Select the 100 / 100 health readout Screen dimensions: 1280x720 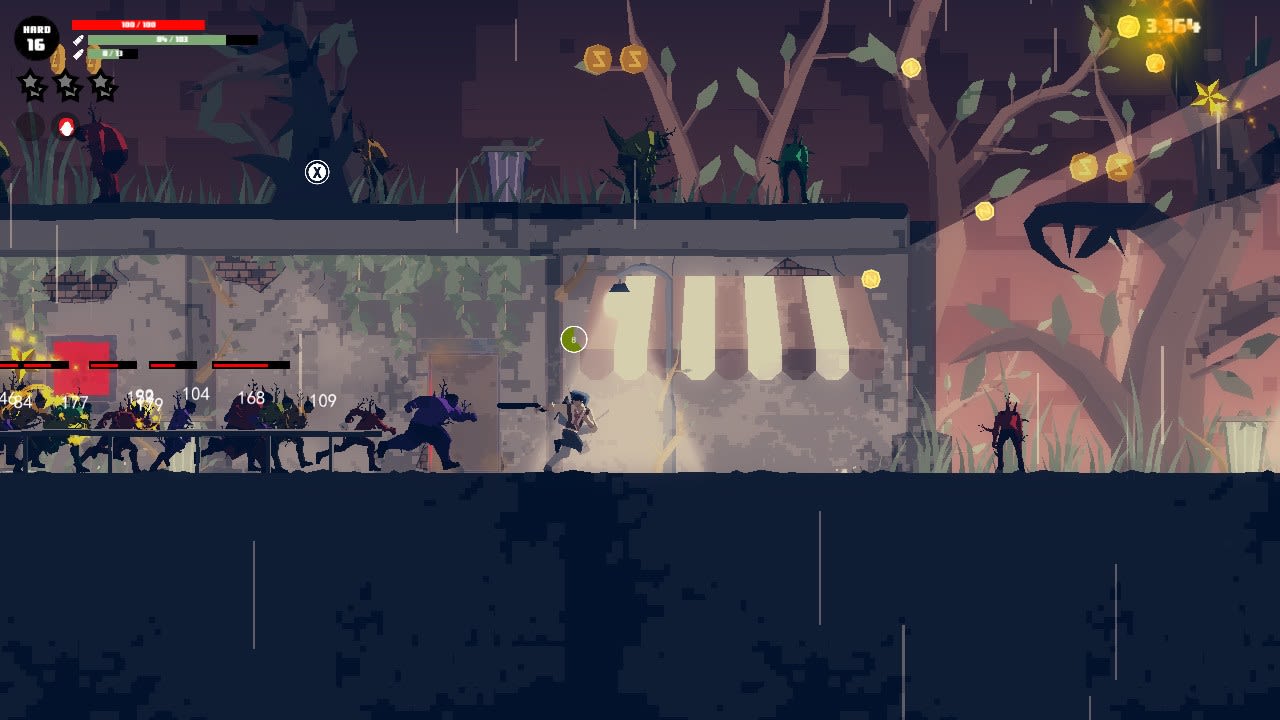coord(138,25)
